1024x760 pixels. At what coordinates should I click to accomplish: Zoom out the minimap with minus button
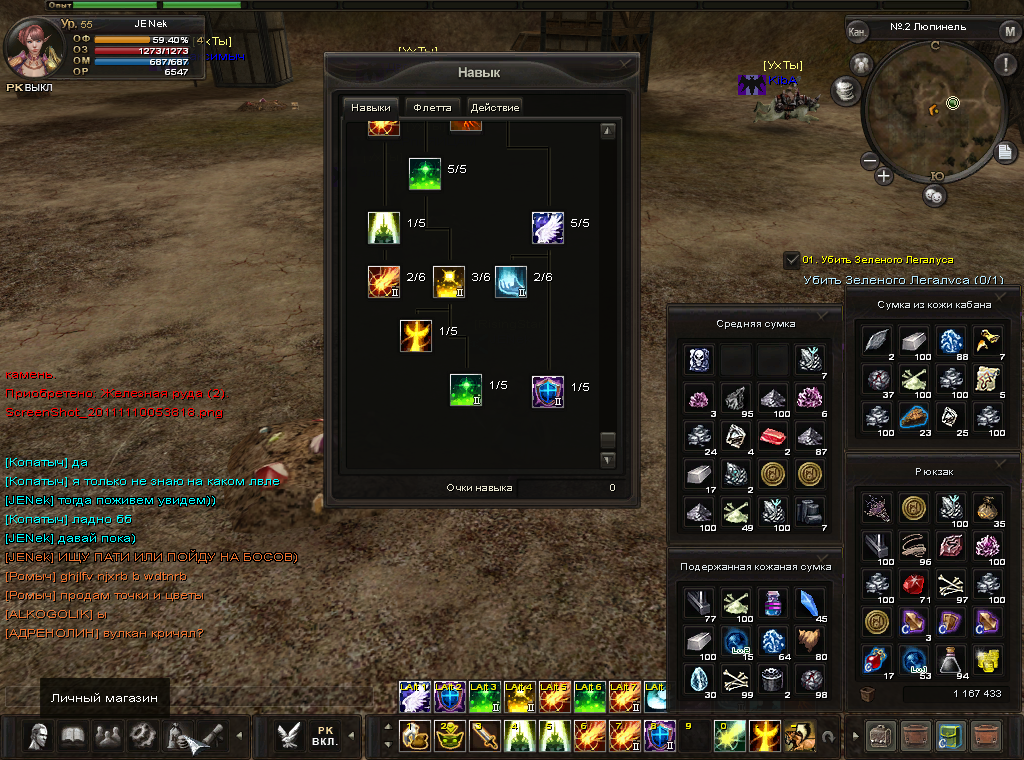point(869,161)
